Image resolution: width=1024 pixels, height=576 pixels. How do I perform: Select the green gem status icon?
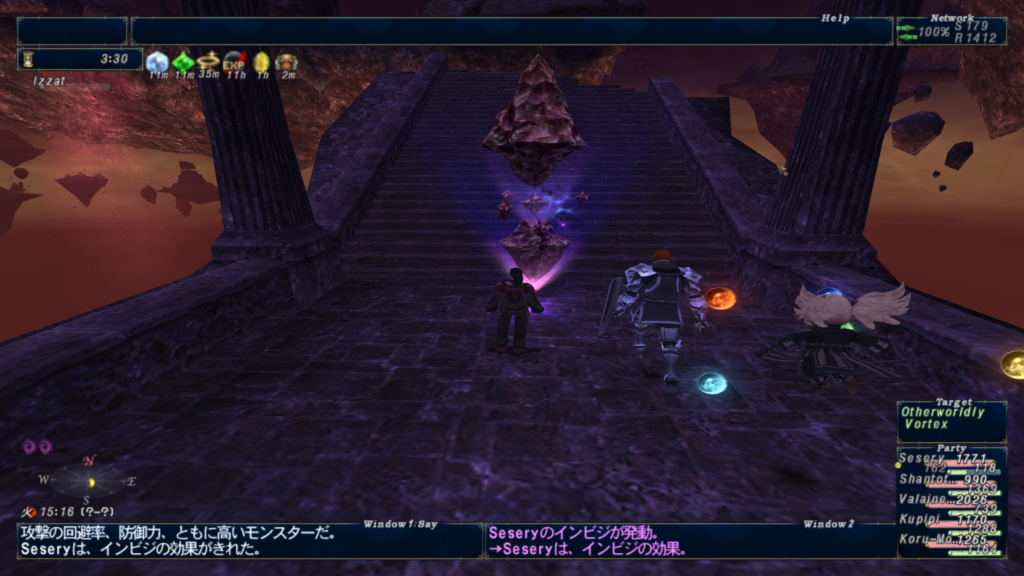tap(183, 62)
